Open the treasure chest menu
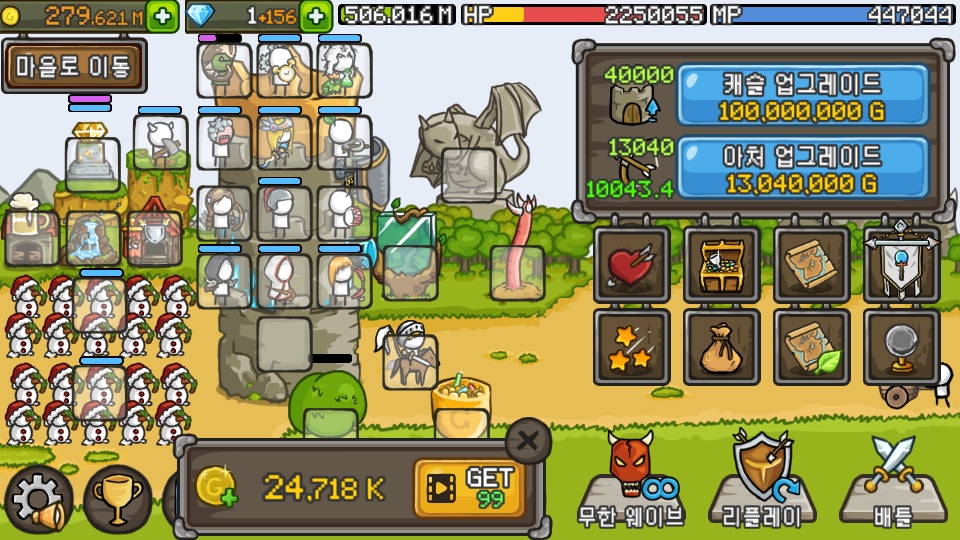 (x=721, y=265)
